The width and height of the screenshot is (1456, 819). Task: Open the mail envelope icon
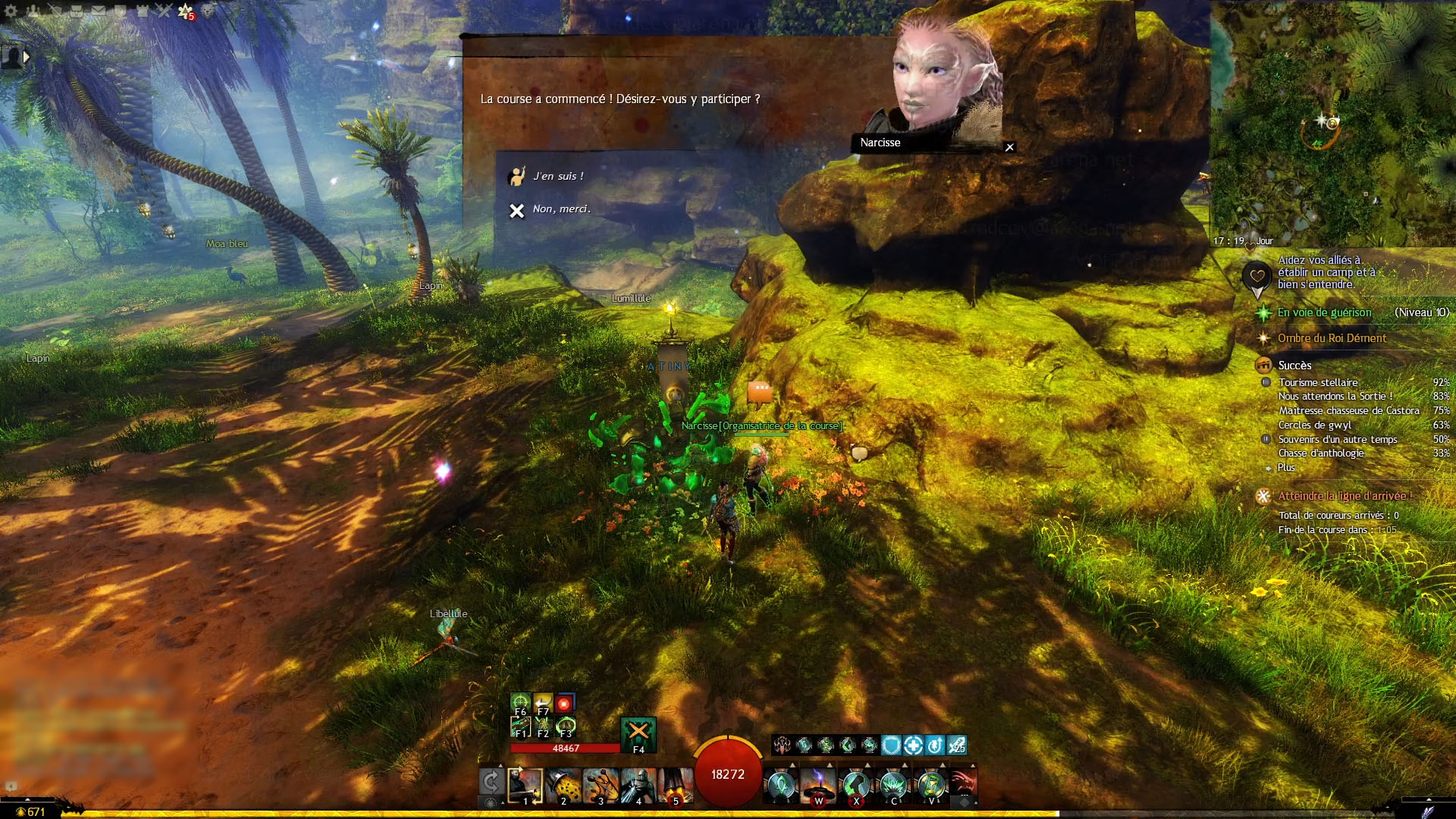tap(99, 11)
